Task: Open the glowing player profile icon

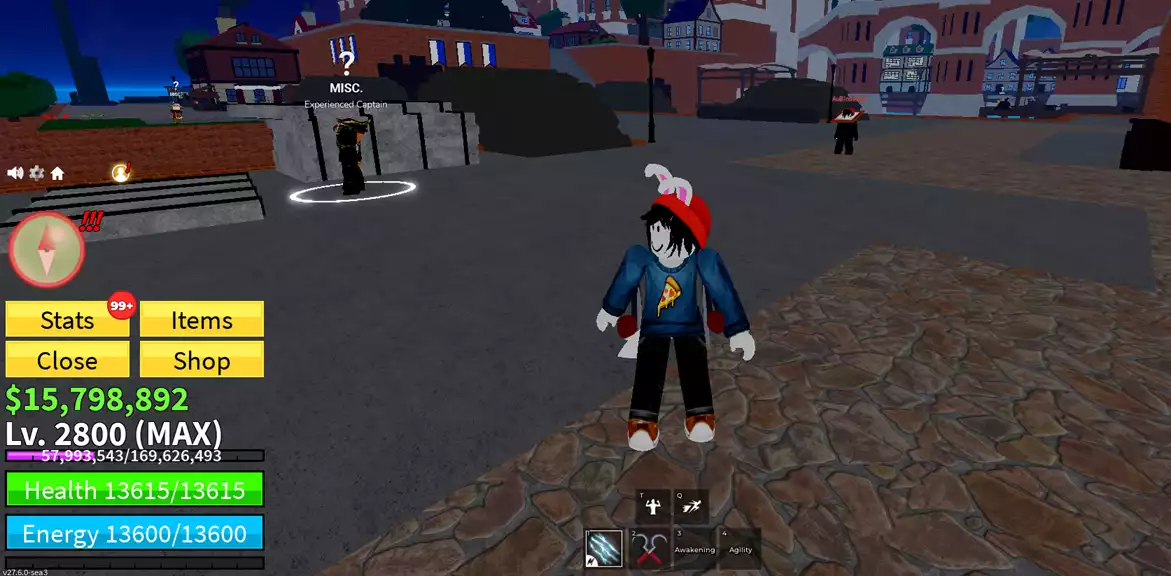Action: tap(121, 173)
